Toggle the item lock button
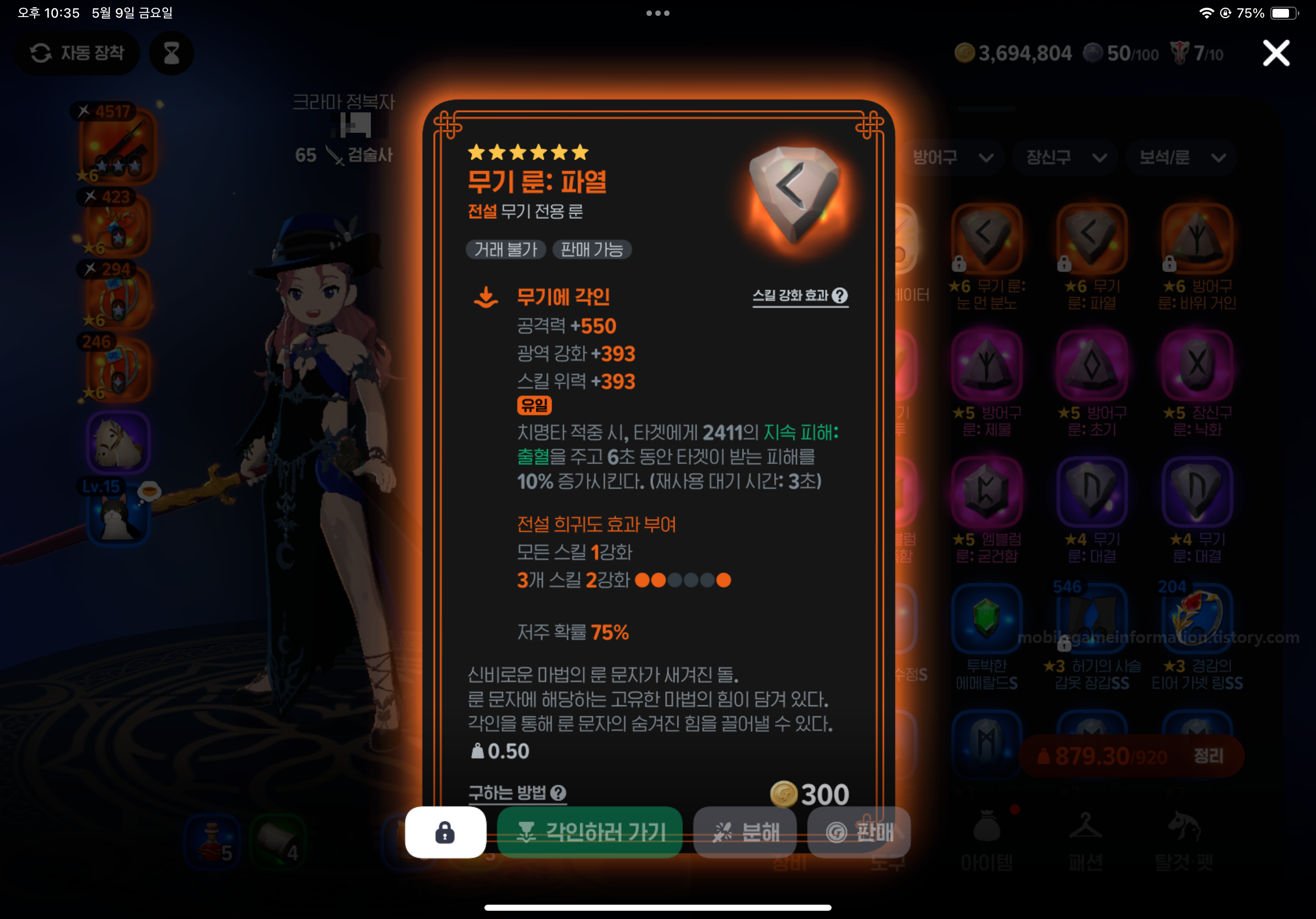1316x919 pixels. point(445,832)
